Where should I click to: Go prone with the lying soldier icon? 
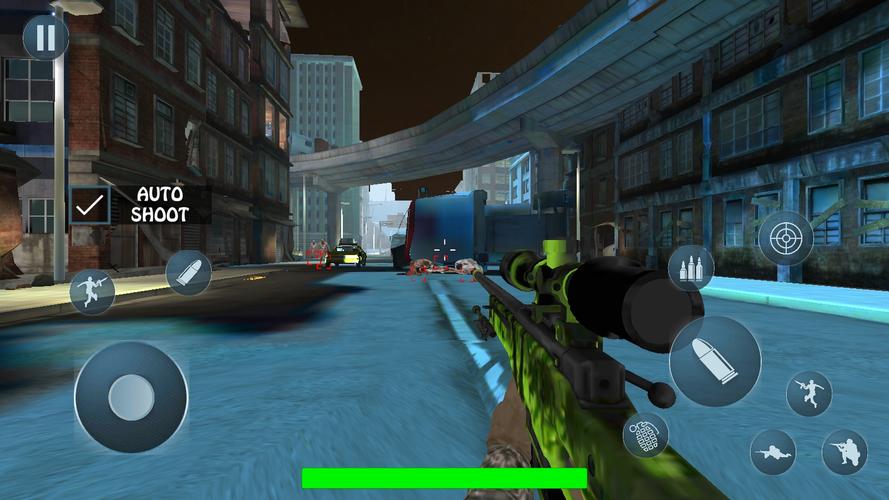773,452
